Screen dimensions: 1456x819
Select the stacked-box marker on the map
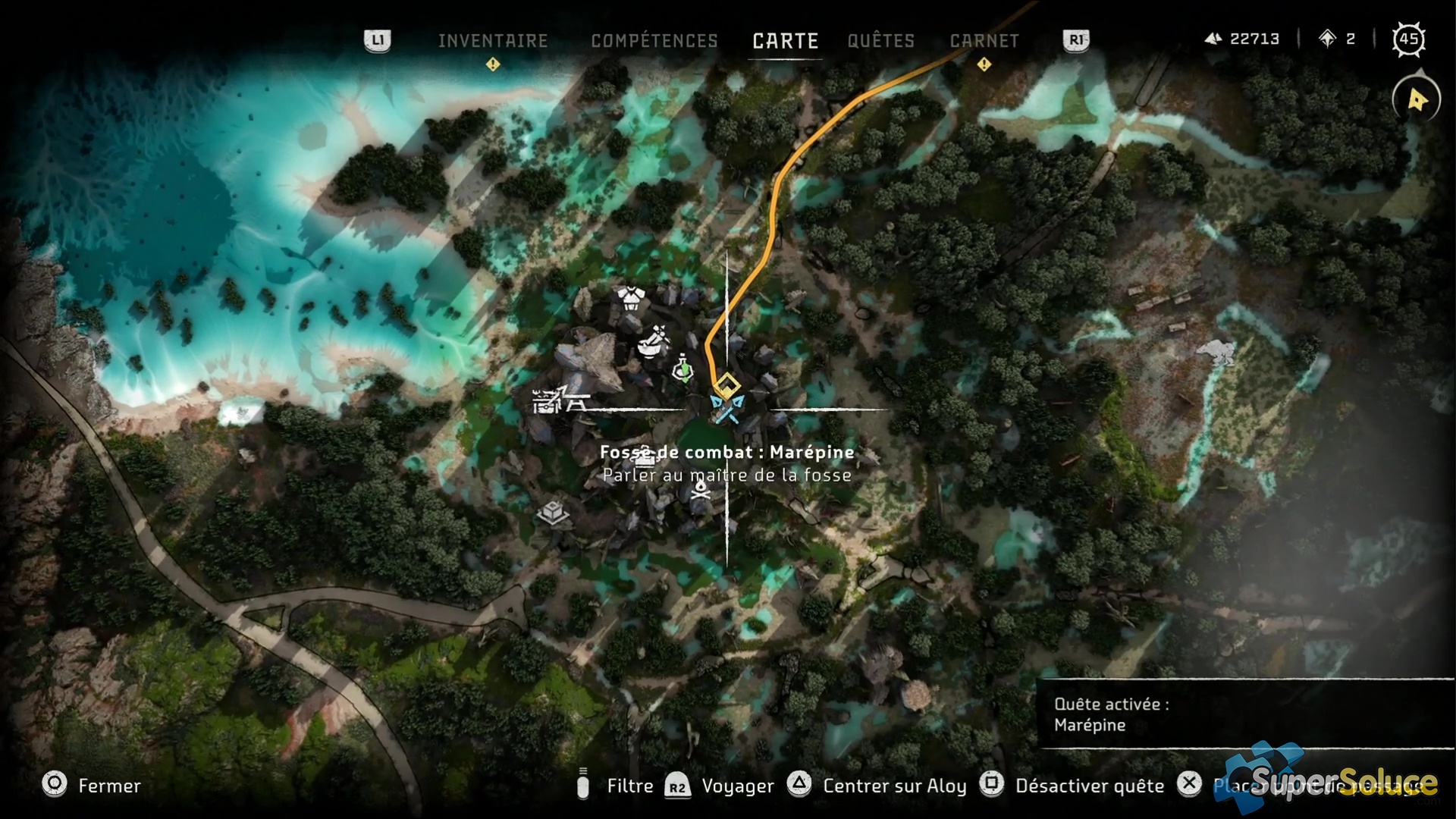(x=553, y=513)
